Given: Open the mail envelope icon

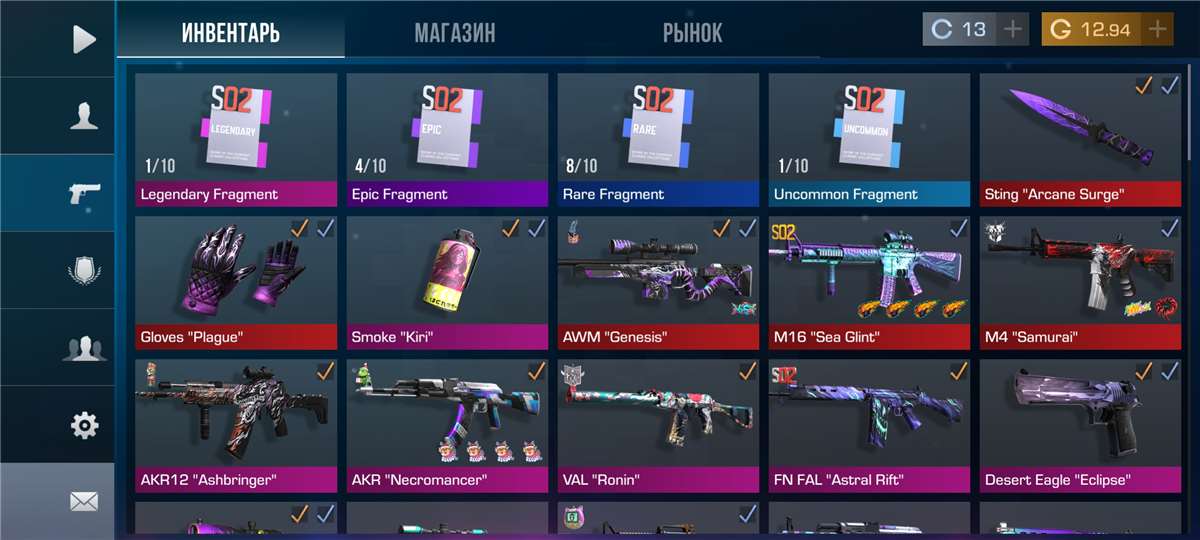Looking at the screenshot, I should [84, 501].
